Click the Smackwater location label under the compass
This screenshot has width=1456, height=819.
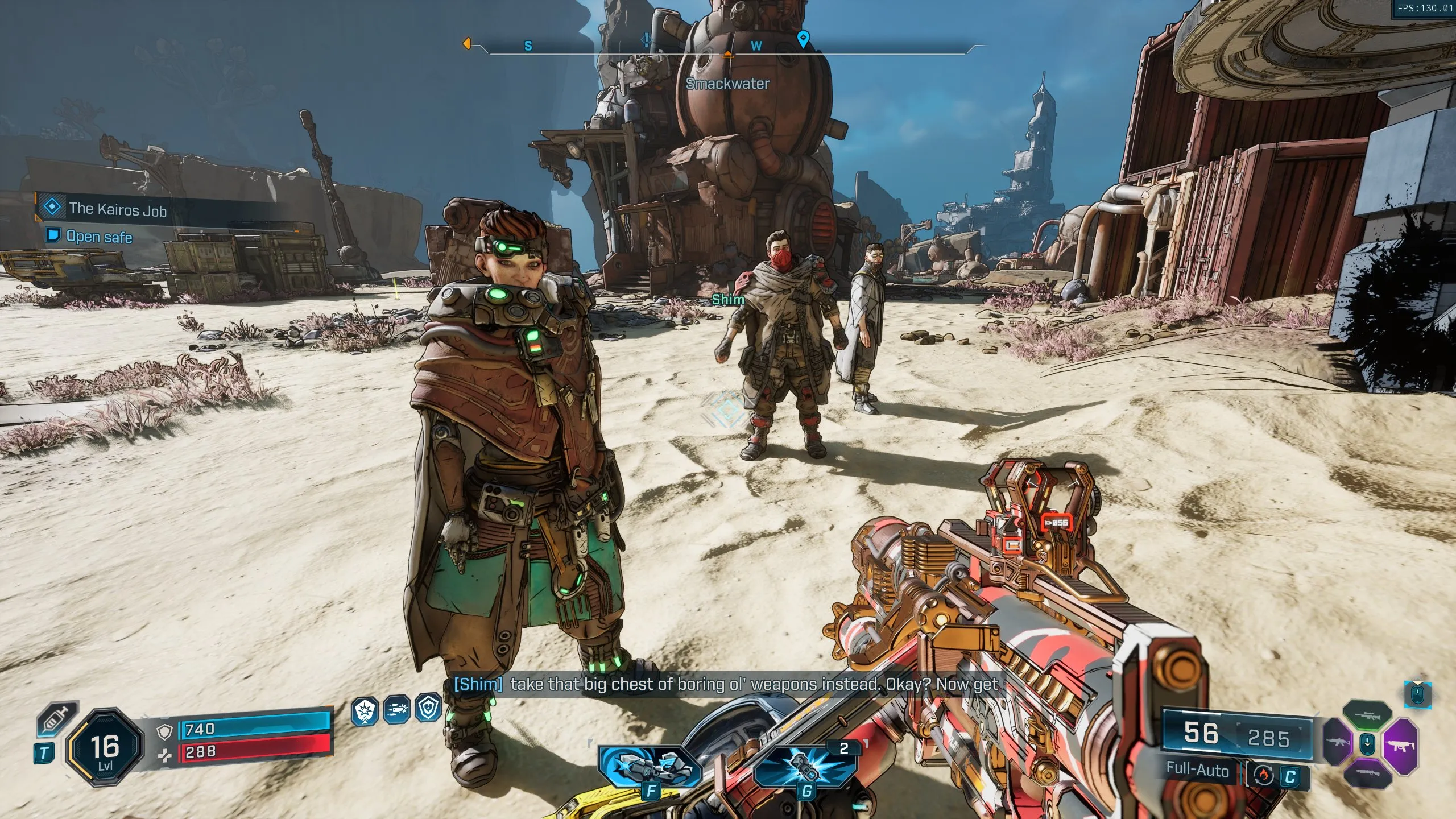click(x=726, y=85)
